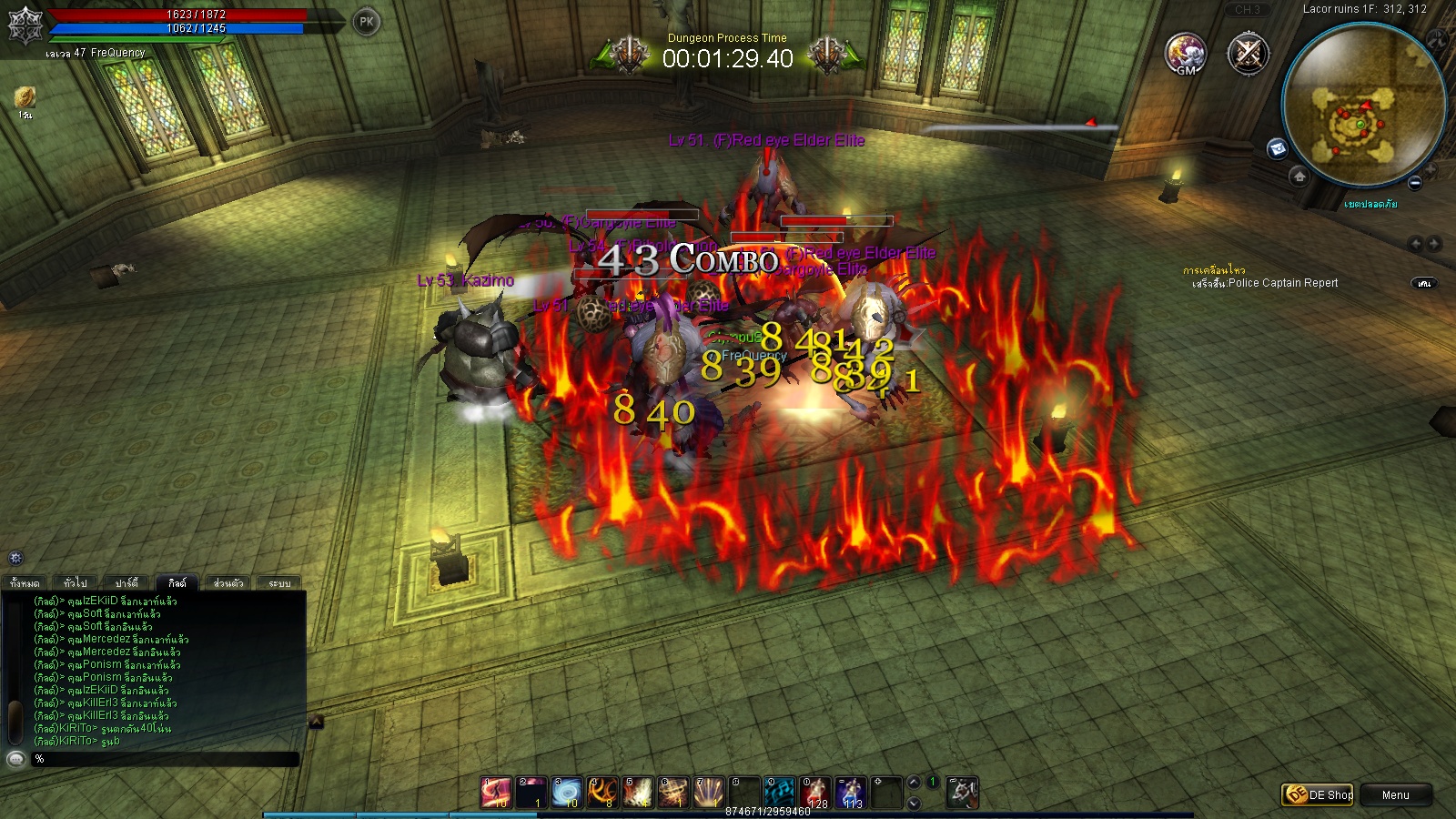Open the minimap
Screen dimensions: 1456x819
pos(1362,103)
